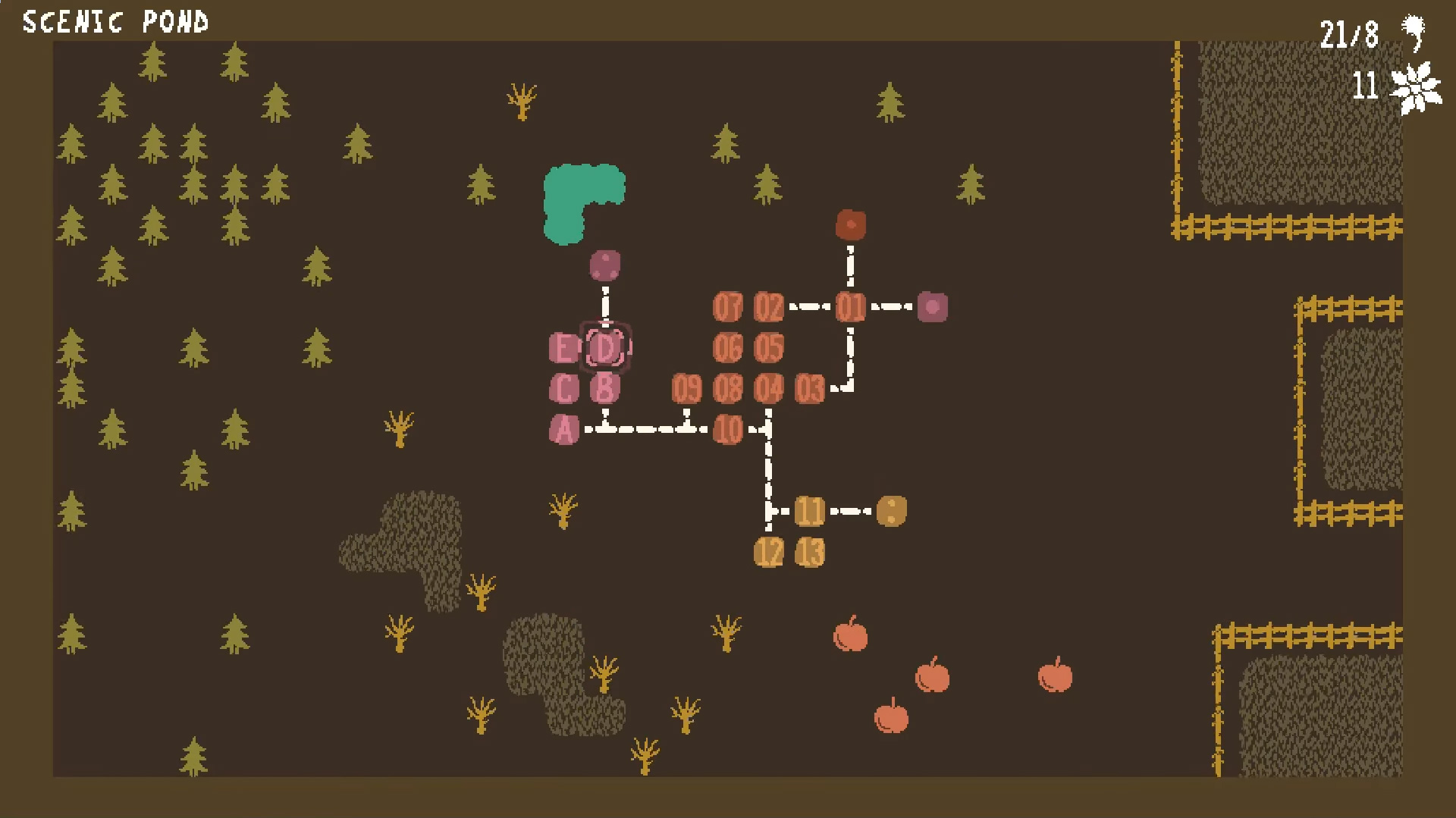The height and width of the screenshot is (818, 1456).
Task: Click the red apple tile above tile 01
Action: [x=852, y=224]
